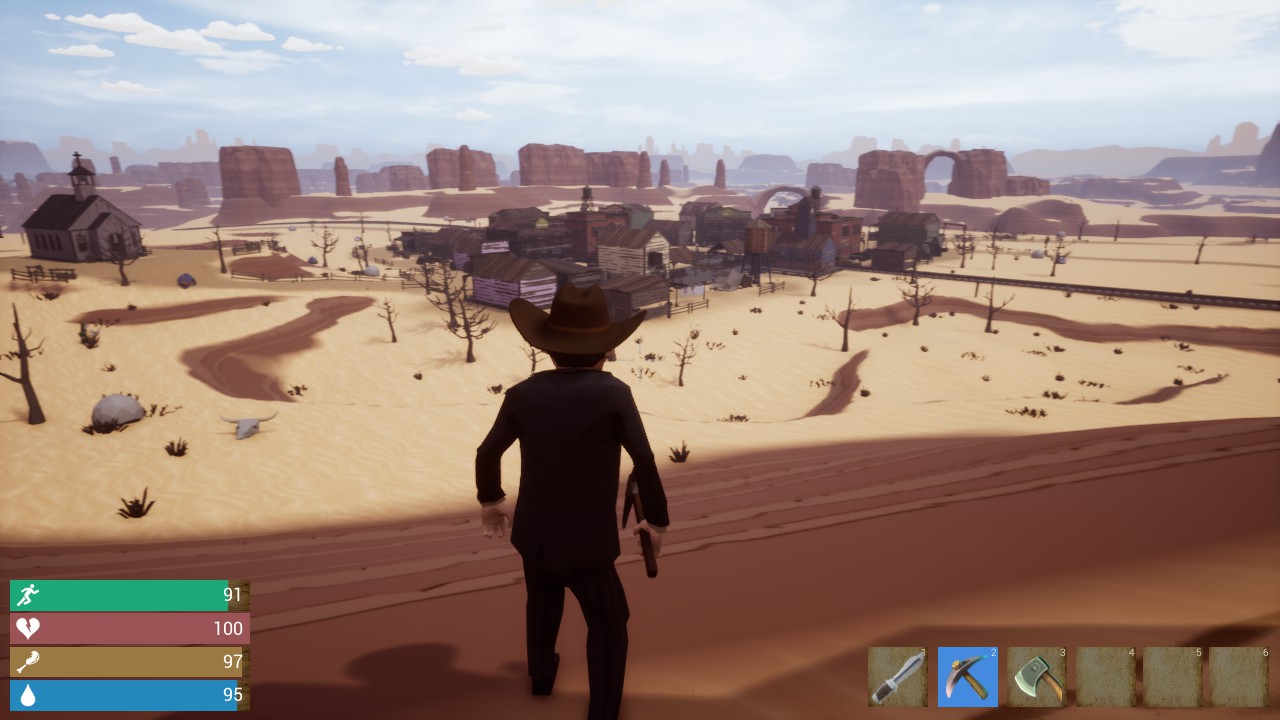Click empty hotbar slot 6
1280x720 pixels.
coord(1240,677)
